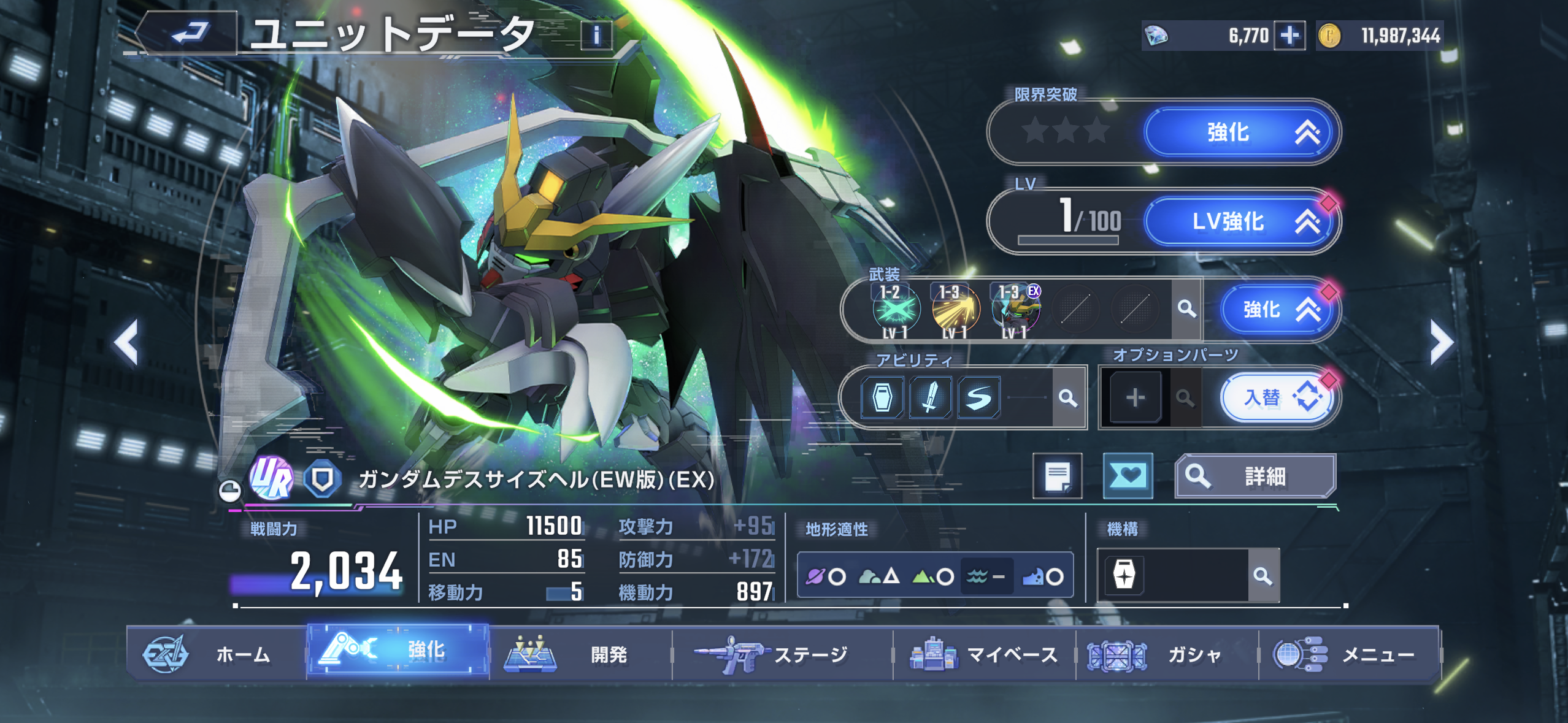View the next unit with right arrow
The width and height of the screenshot is (1568, 723).
pos(1441,342)
